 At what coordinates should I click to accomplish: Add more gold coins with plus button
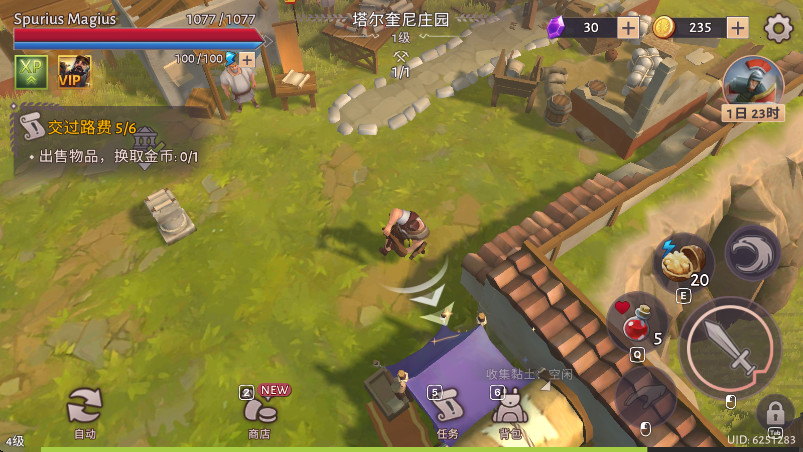(738, 28)
